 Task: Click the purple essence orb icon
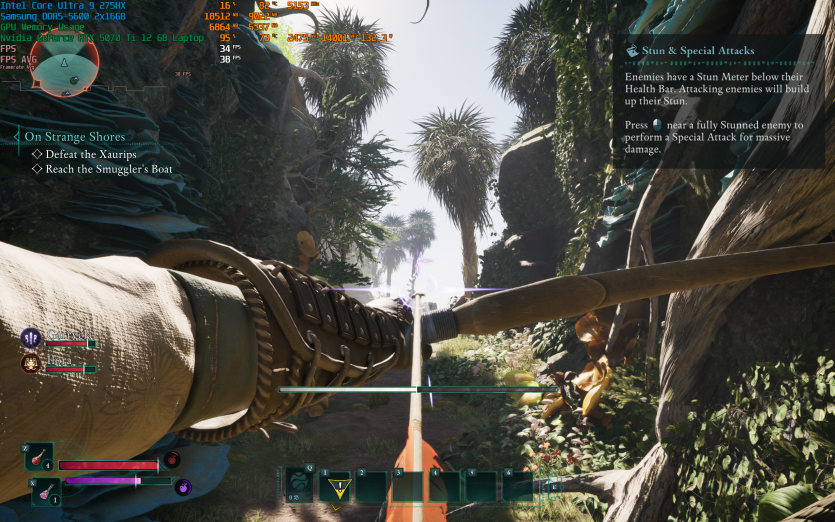pos(183,488)
